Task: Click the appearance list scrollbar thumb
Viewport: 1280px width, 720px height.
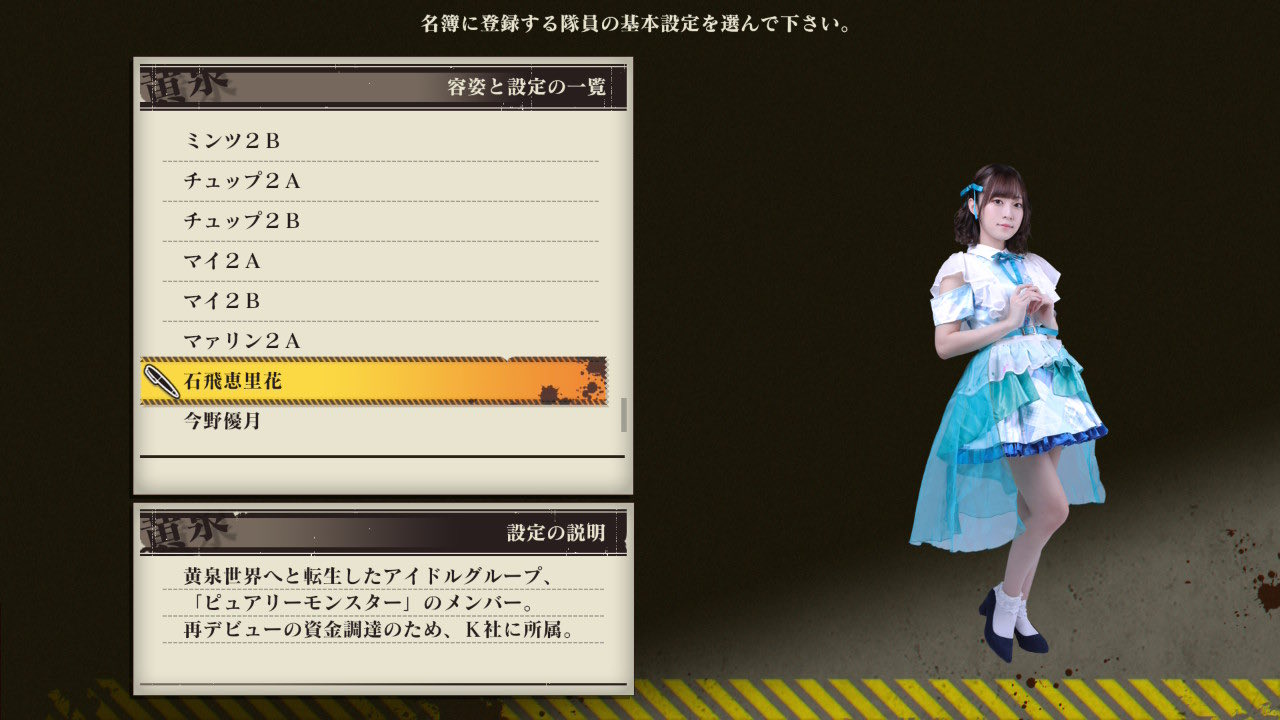Action: (x=624, y=414)
